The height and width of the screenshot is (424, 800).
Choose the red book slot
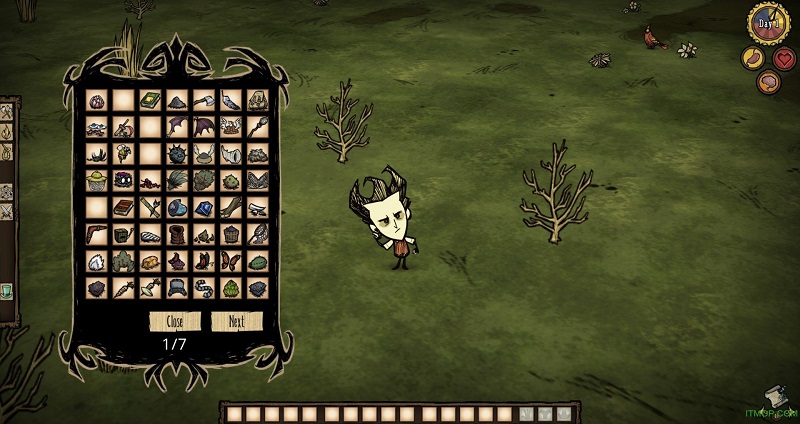coord(123,208)
